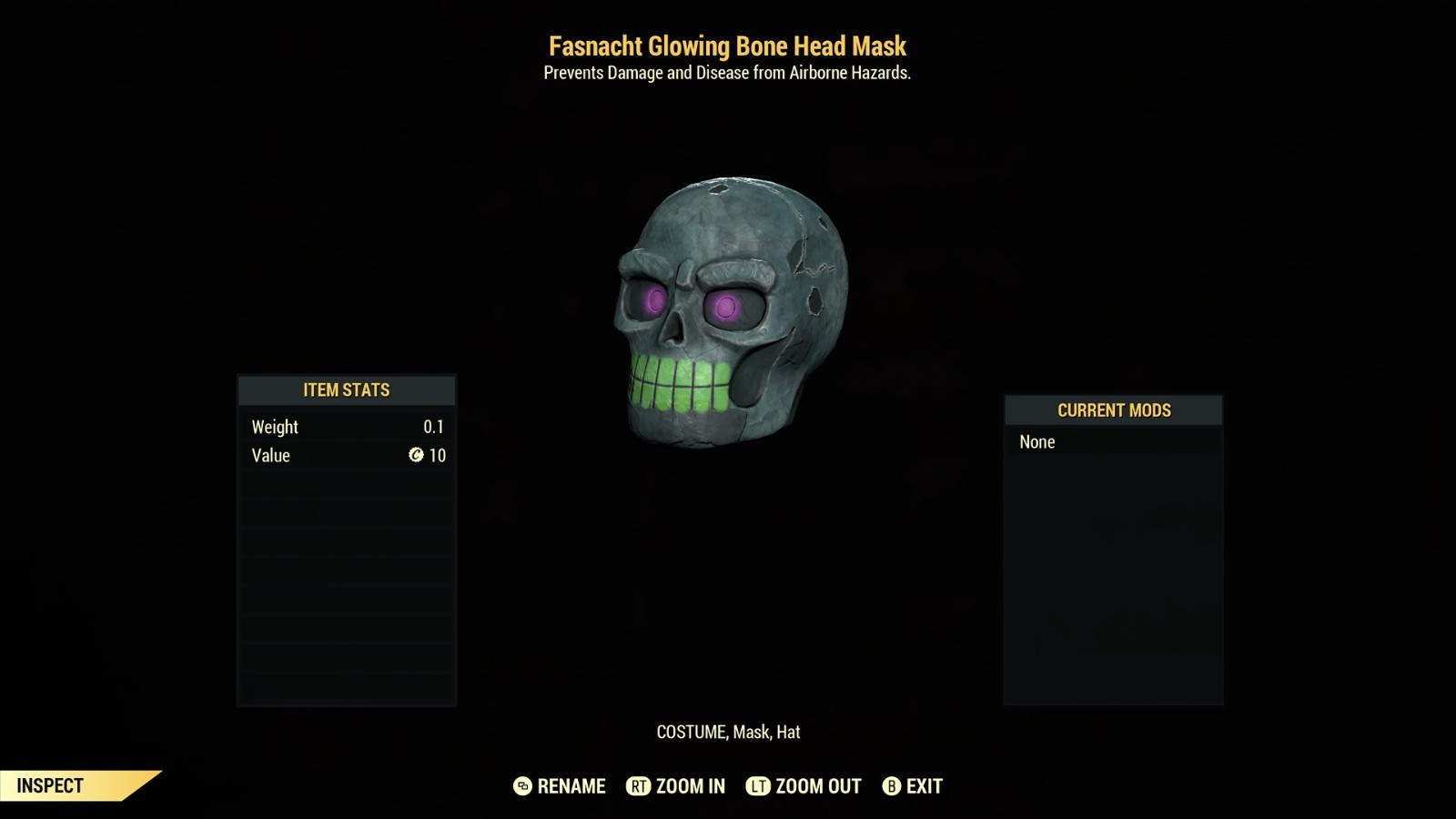Expand the None entry under Current Mods

[1037, 442]
